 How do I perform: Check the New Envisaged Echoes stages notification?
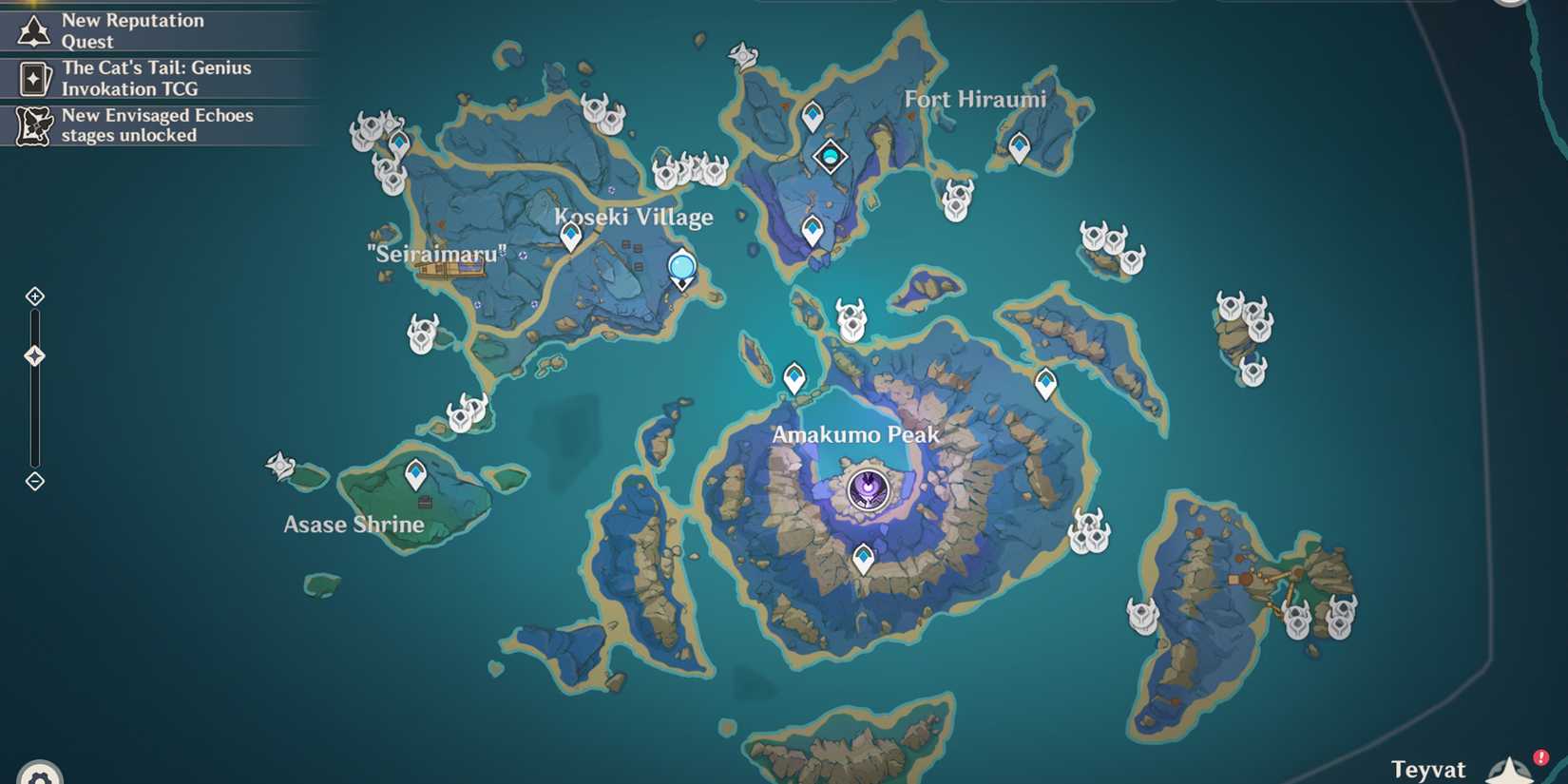[157, 124]
